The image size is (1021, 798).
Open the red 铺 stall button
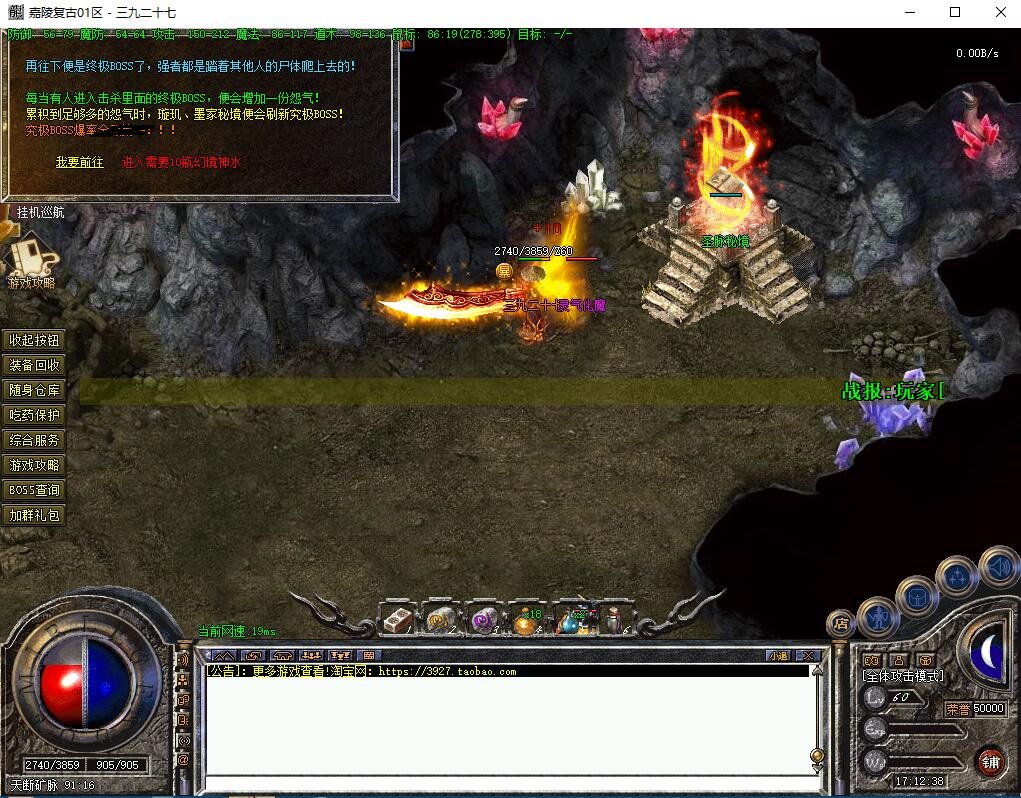click(989, 761)
